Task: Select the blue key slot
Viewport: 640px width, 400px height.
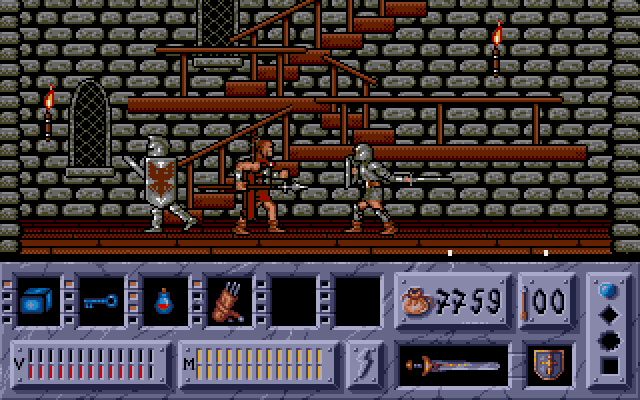Action: (99, 301)
